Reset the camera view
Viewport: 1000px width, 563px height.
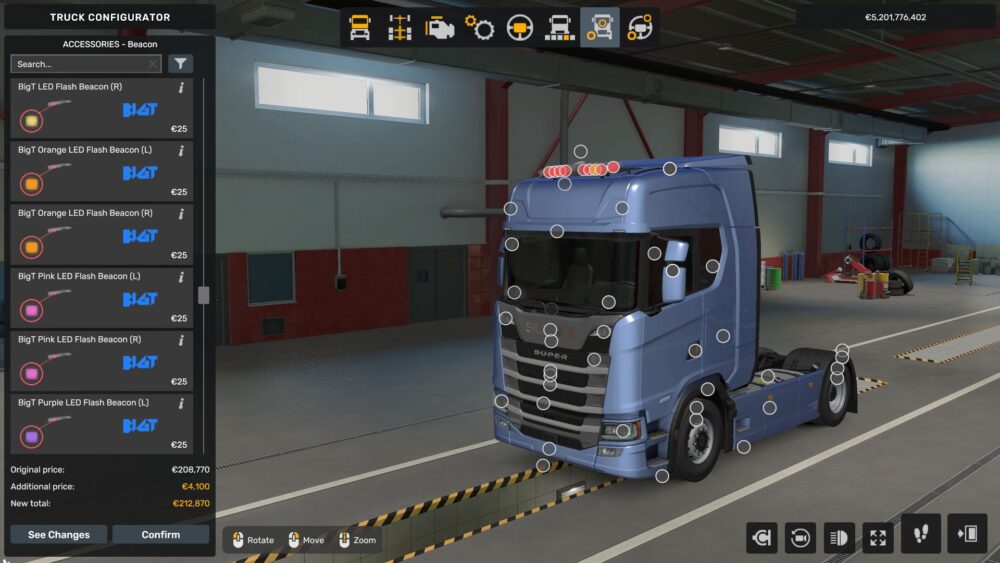point(800,537)
